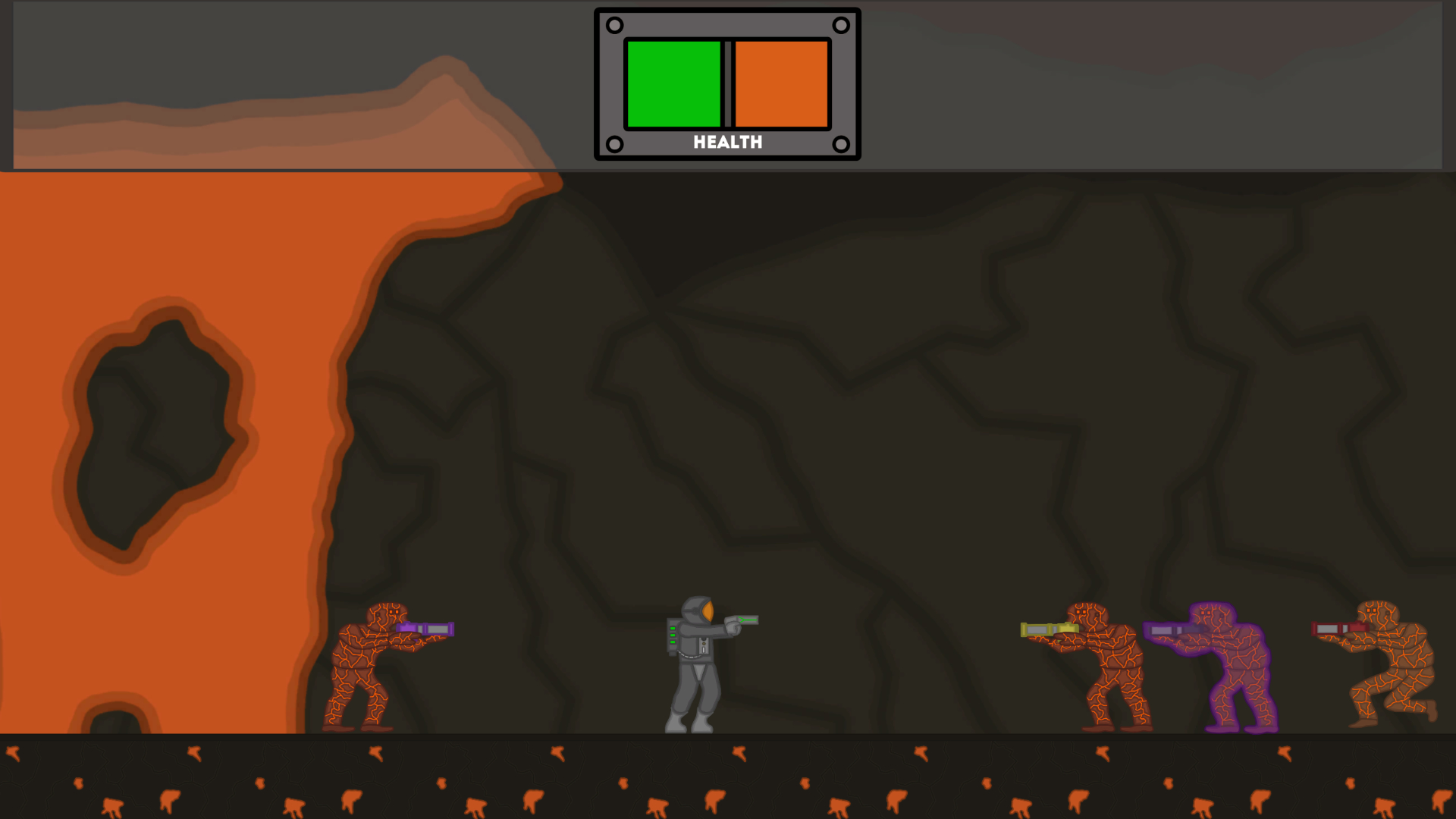Click the HEALTH label on the HUD panel

click(727, 141)
